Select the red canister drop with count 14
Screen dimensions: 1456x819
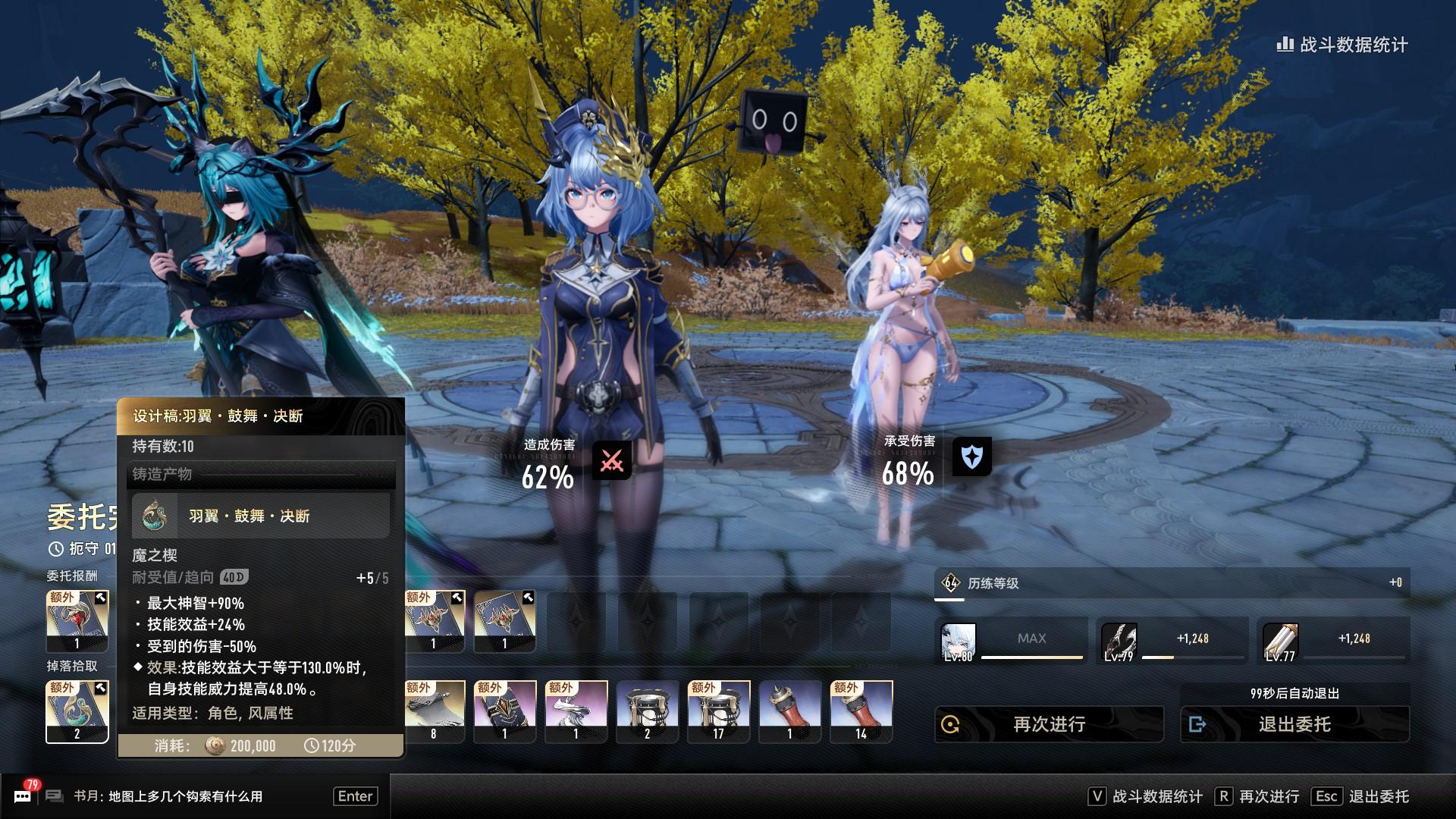861,711
